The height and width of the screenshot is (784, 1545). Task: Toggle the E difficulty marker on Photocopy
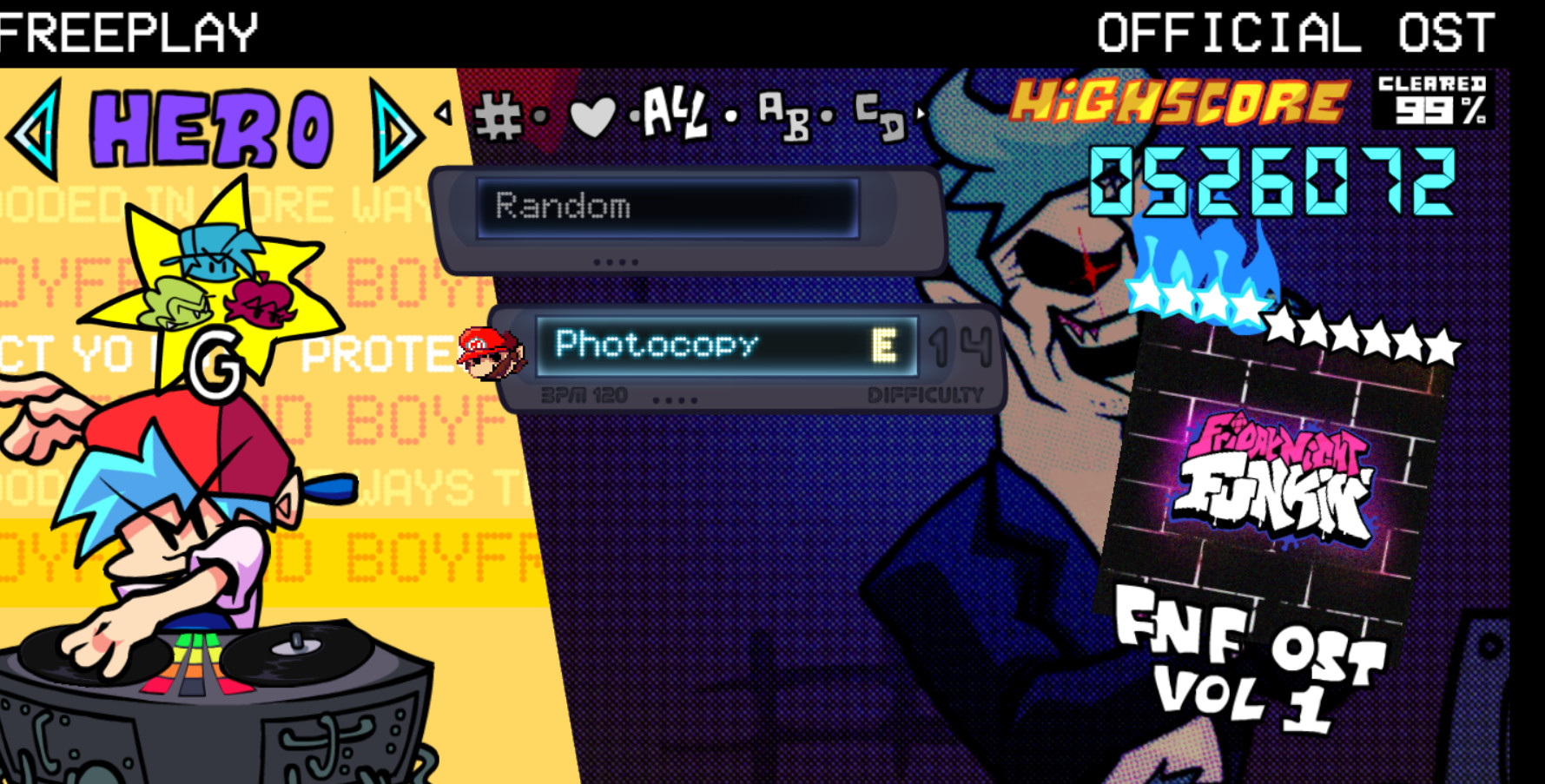pos(885,345)
